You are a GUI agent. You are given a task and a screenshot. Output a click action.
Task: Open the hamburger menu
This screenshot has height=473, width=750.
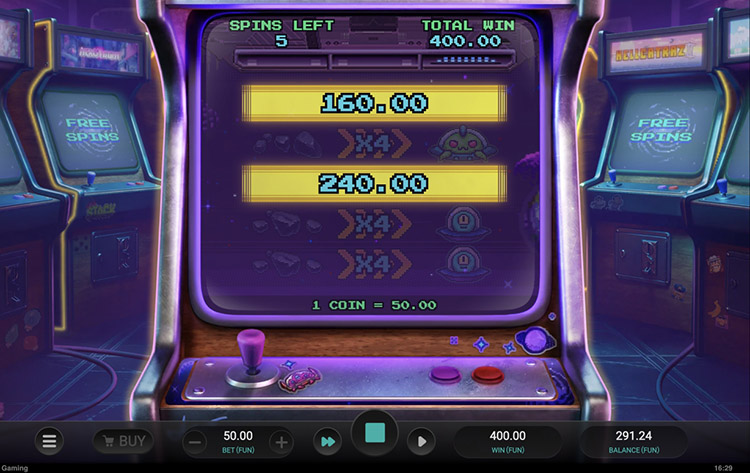50,440
